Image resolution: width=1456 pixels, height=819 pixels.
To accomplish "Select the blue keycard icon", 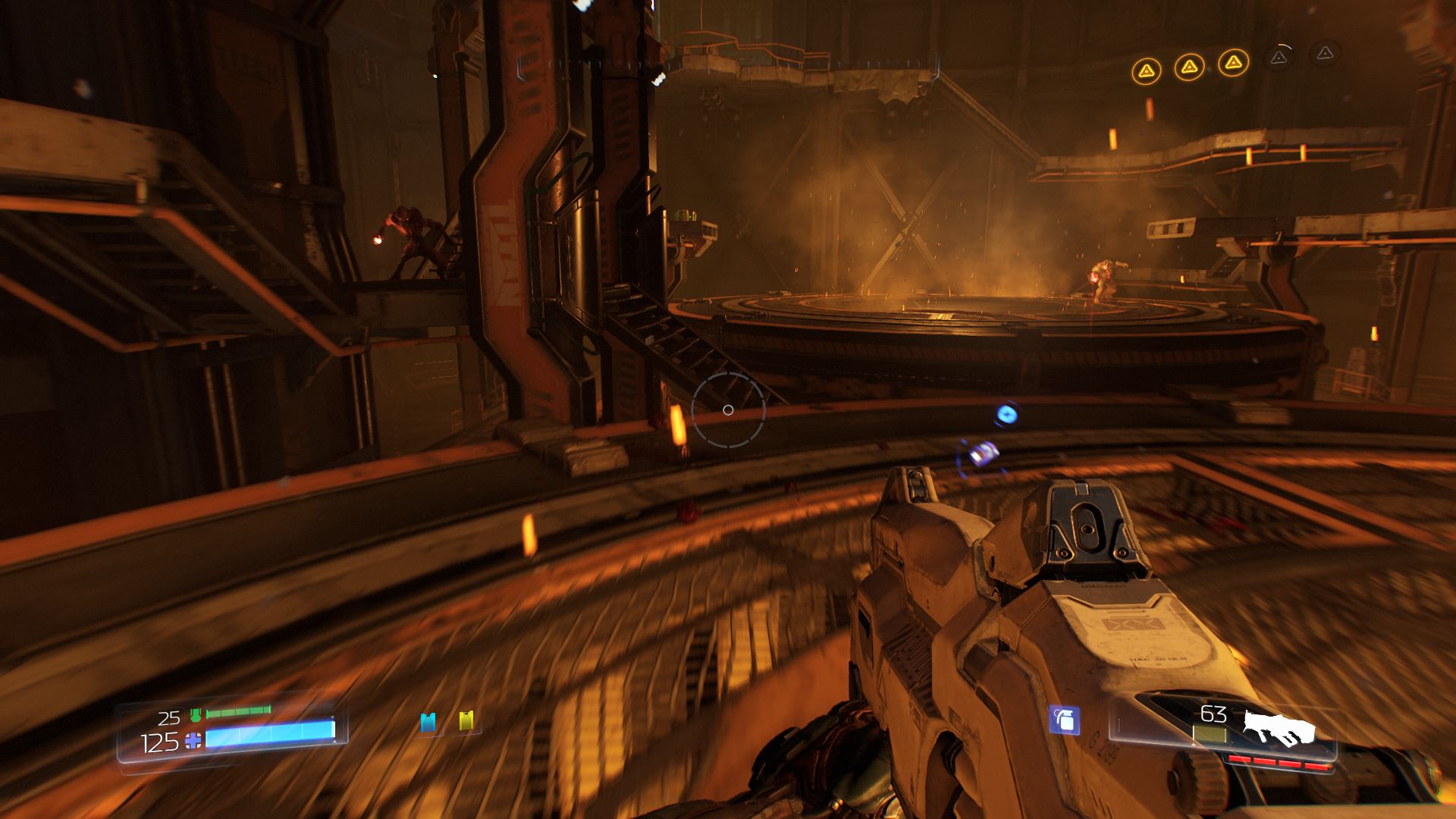I will pyautogui.click(x=428, y=722).
